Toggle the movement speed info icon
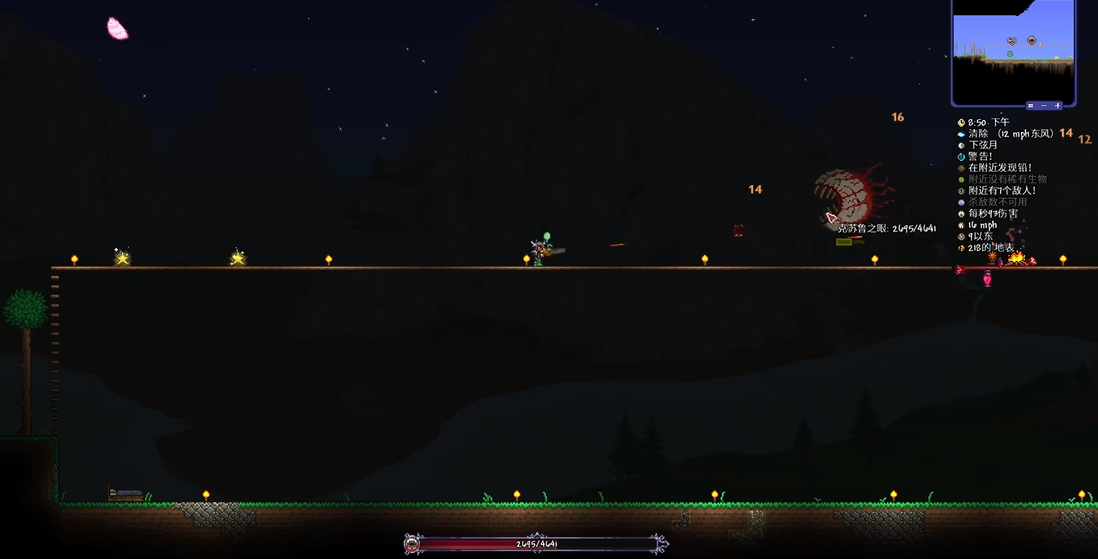This screenshot has height=559, width=1098. tap(962, 225)
